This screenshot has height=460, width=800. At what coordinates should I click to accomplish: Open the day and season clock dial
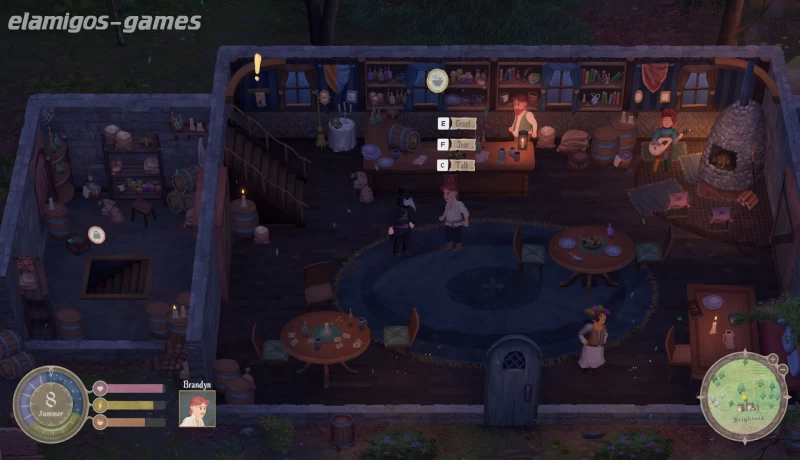[49, 404]
